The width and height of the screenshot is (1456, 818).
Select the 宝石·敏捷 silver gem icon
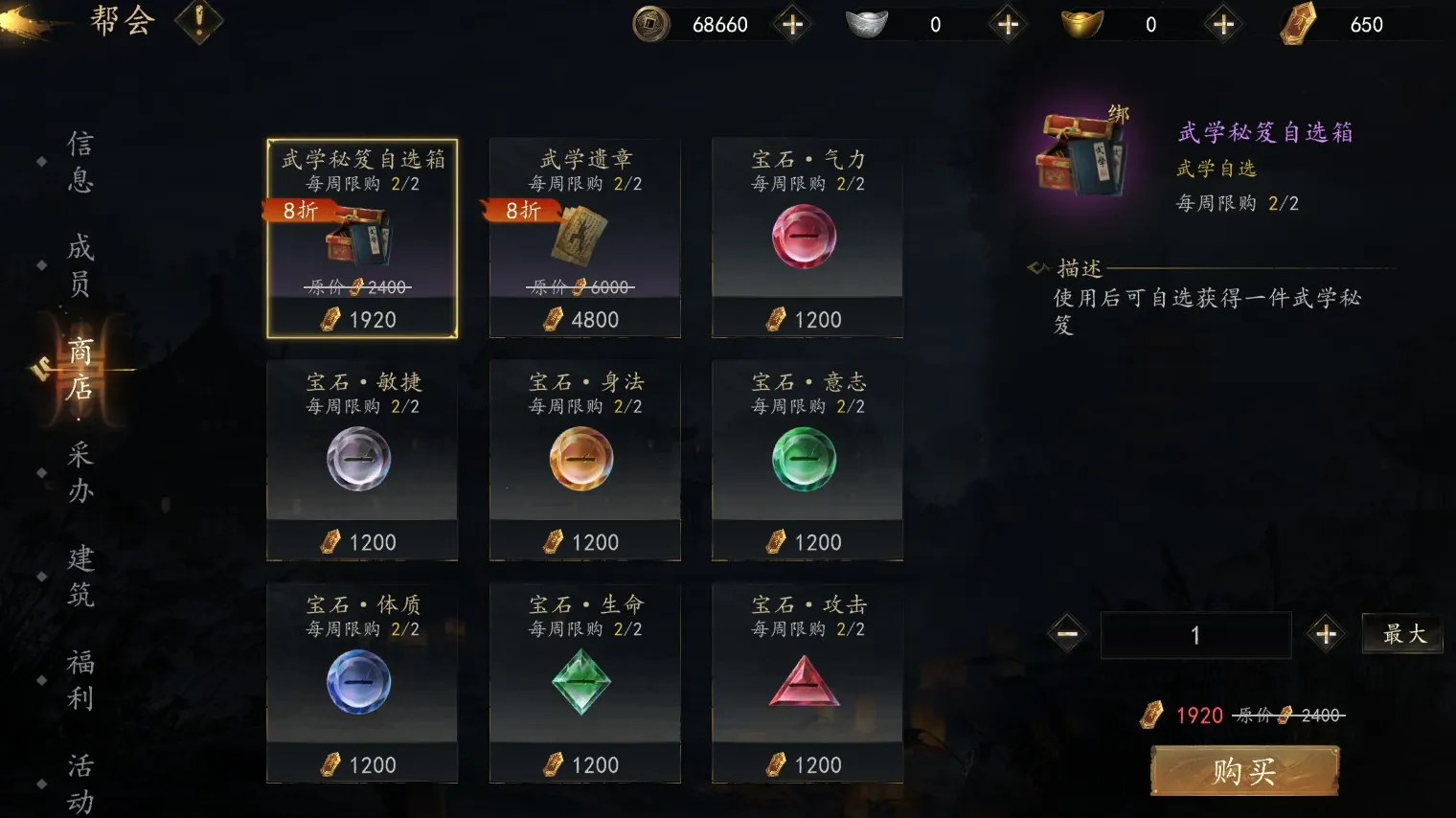tap(361, 459)
